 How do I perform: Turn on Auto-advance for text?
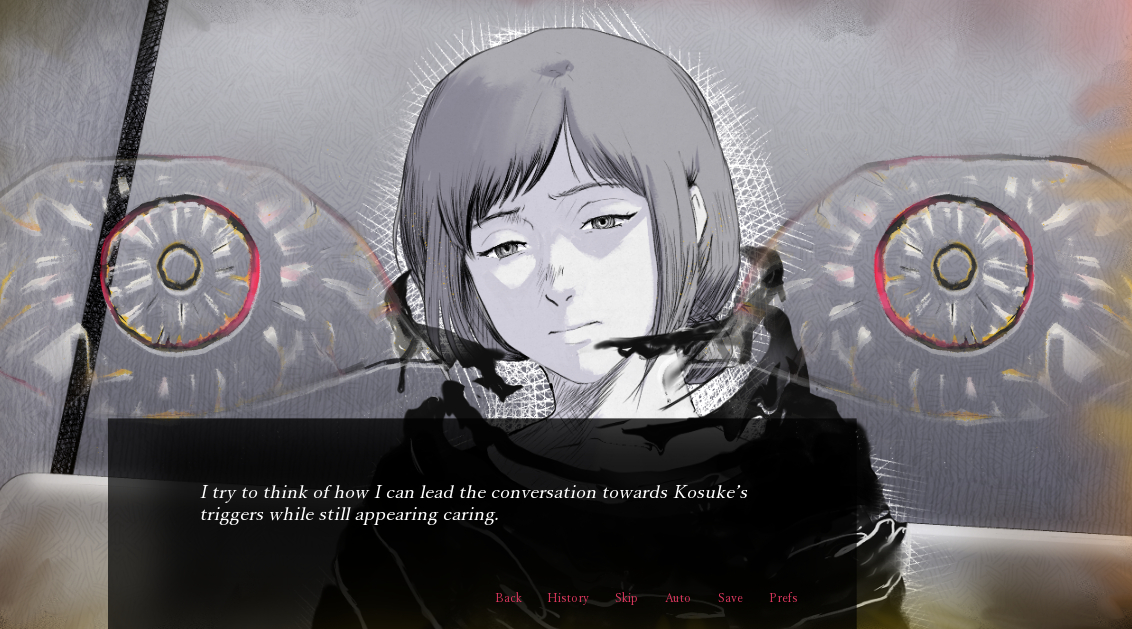[678, 598]
